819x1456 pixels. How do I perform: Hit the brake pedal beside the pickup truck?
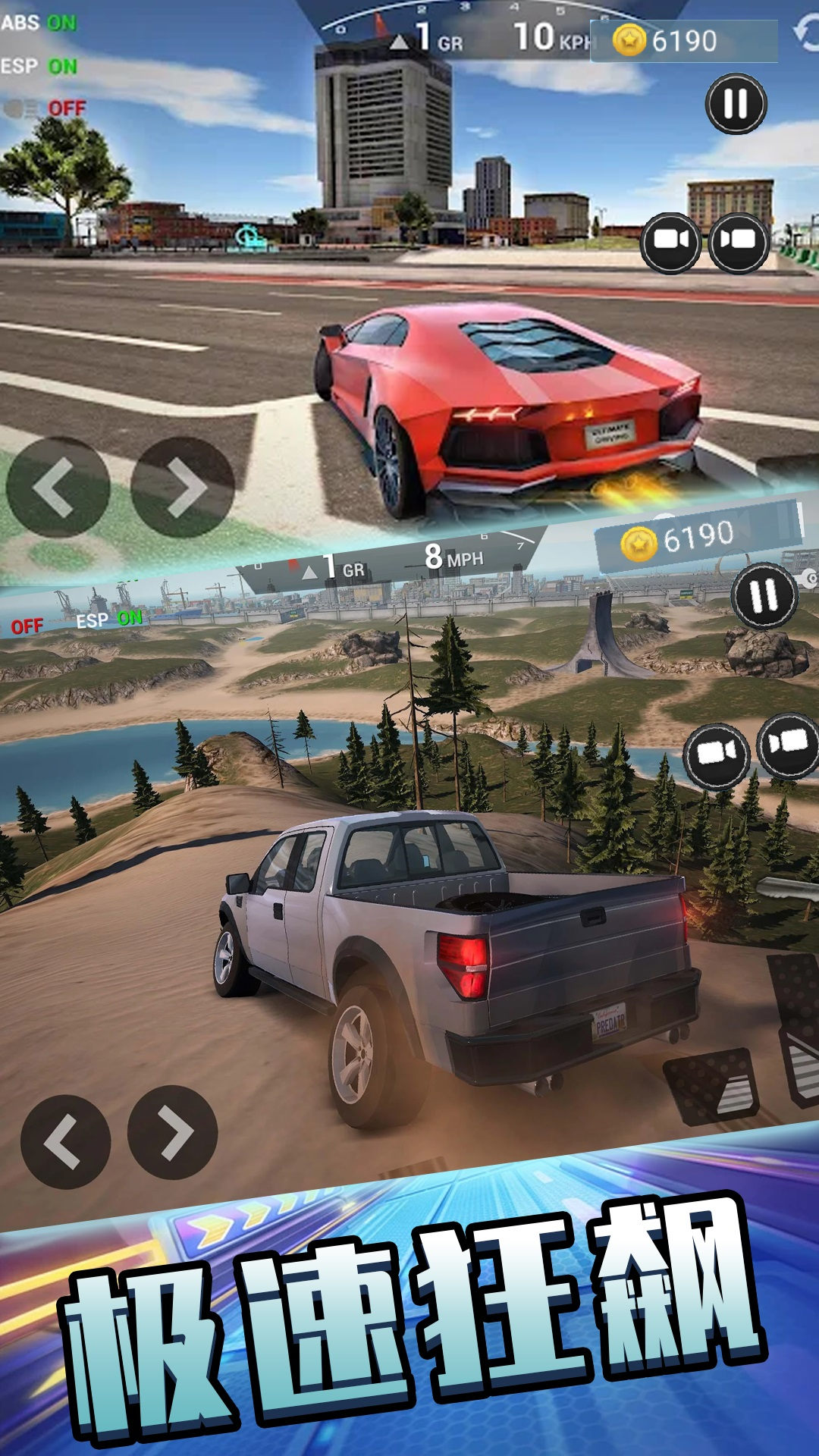711,1086
